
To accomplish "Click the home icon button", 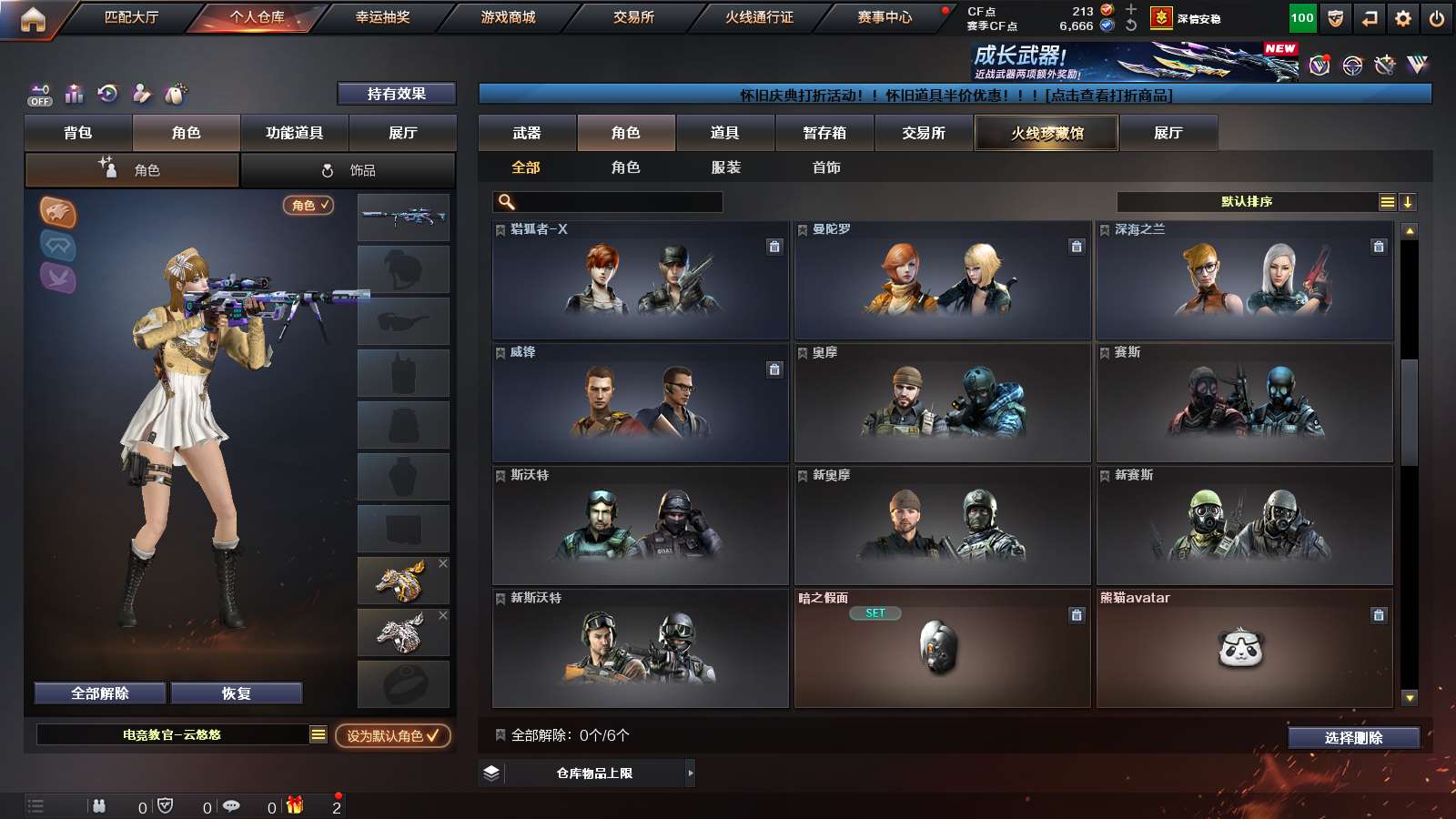I will click(33, 18).
